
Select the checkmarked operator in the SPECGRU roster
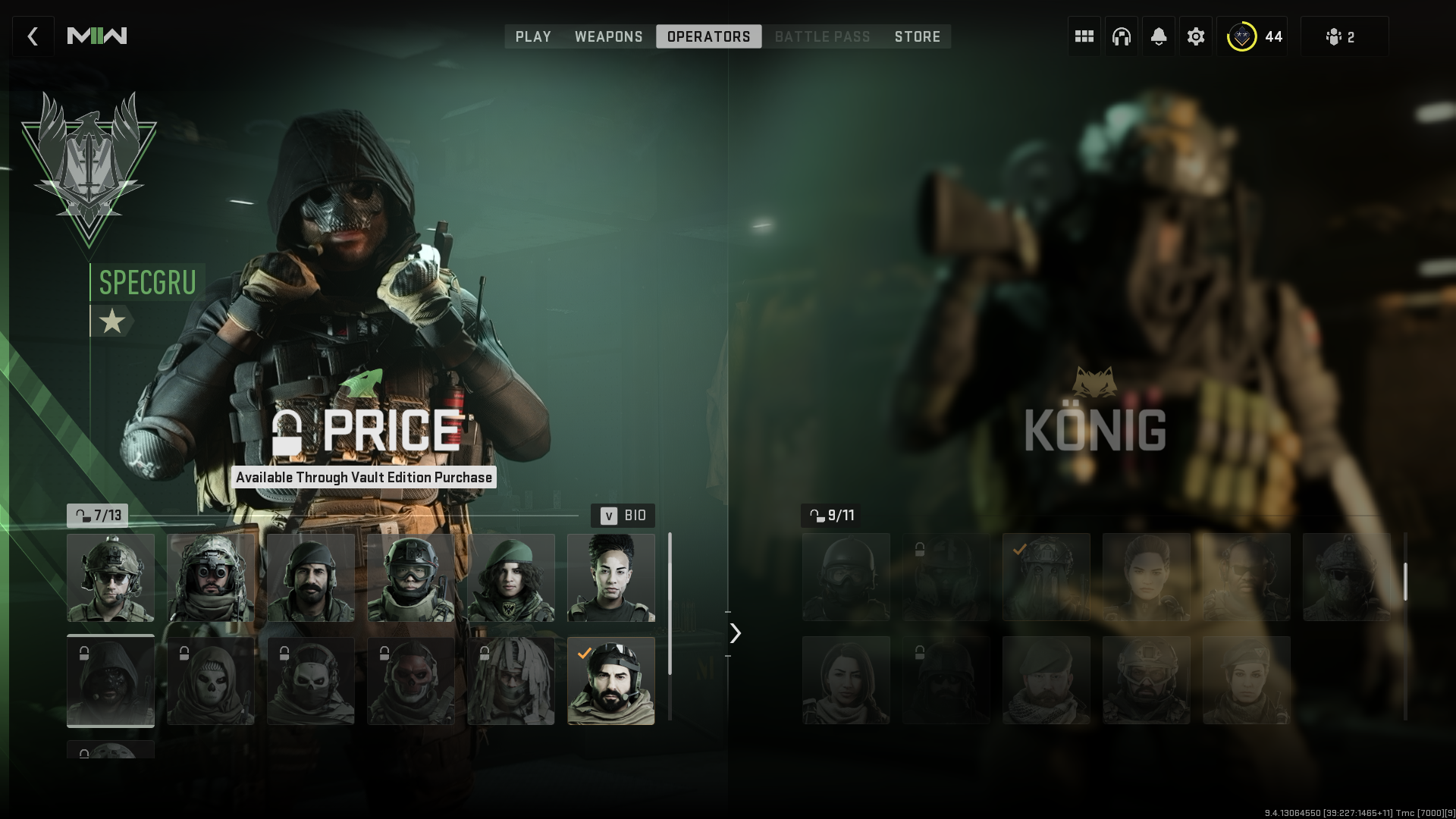pos(611,681)
